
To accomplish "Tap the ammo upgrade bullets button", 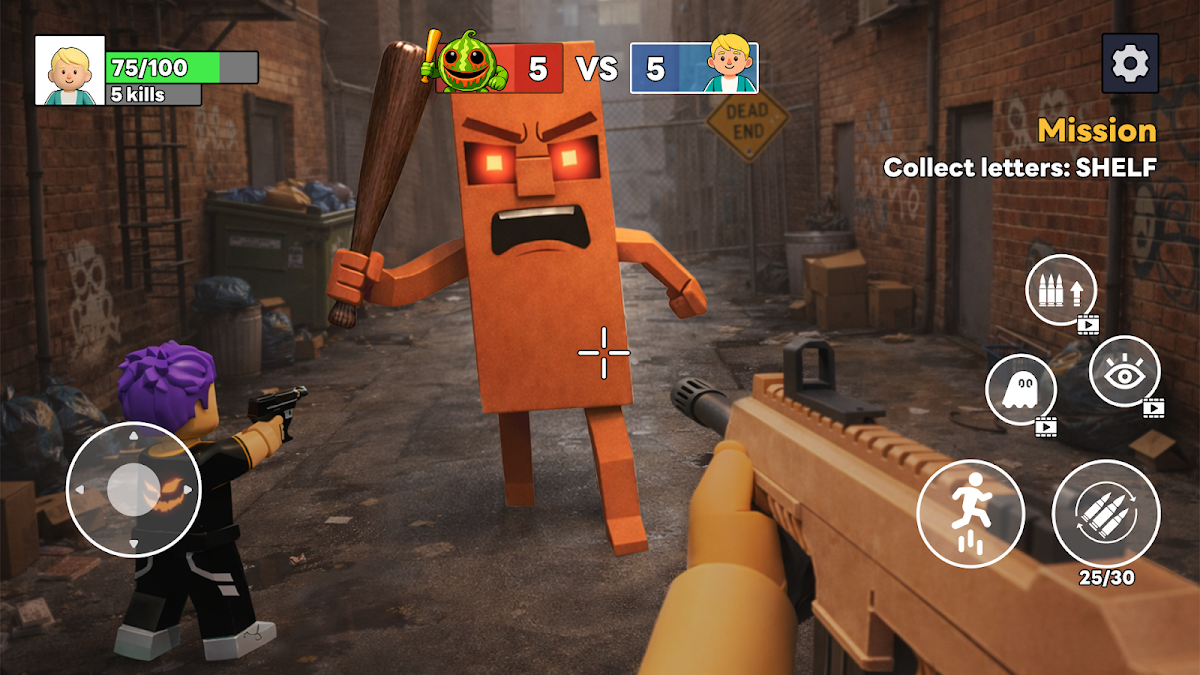I will click(1061, 290).
